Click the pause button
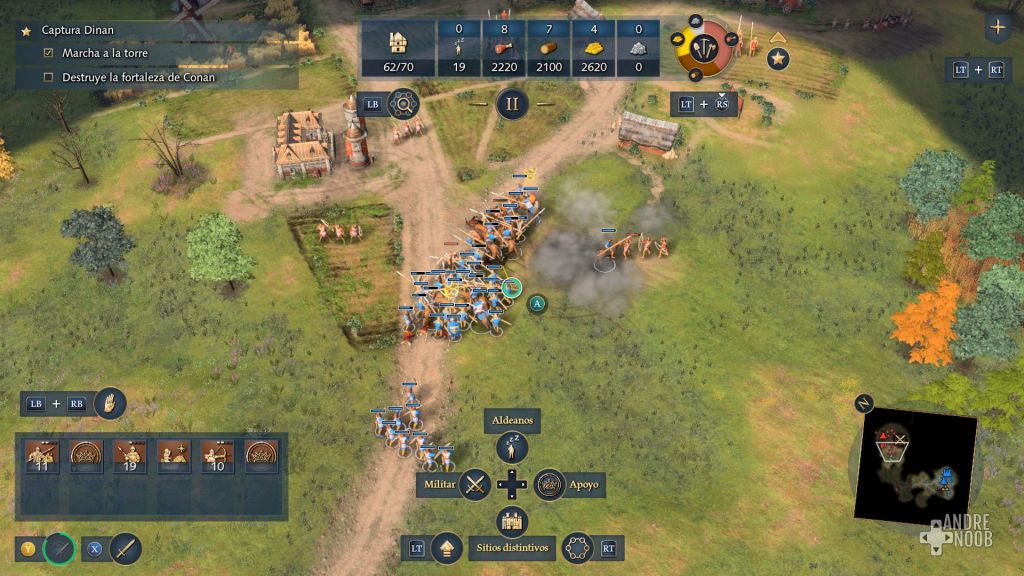This screenshot has height=576, width=1024. [512, 103]
